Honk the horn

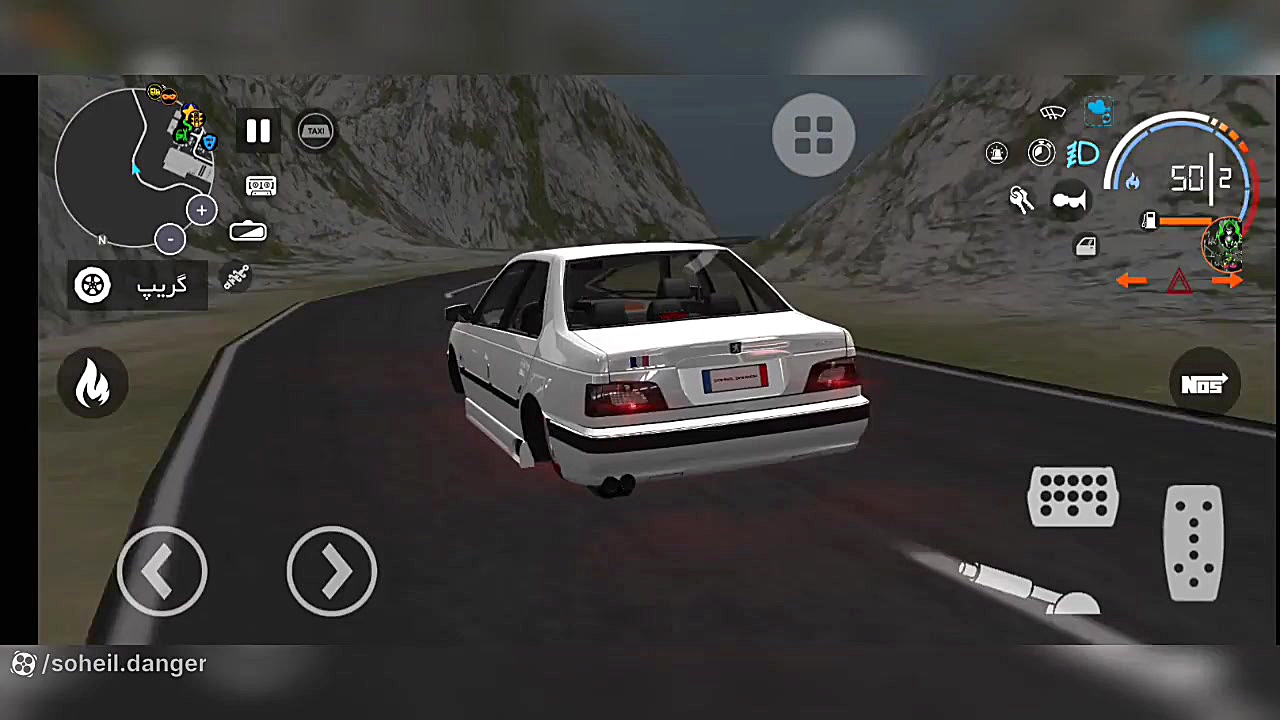coord(1069,201)
